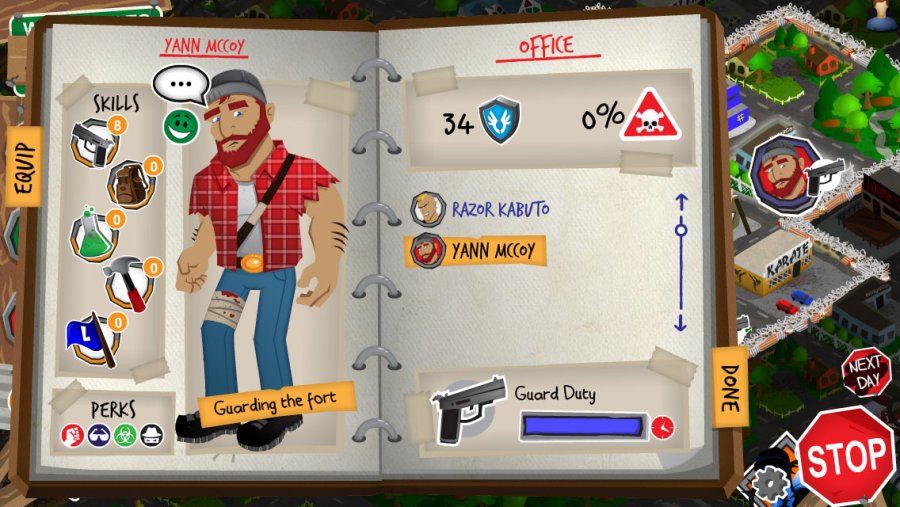Image resolution: width=900 pixels, height=507 pixels.
Task: Click the blue flag leadership skill icon
Action: click(94, 339)
